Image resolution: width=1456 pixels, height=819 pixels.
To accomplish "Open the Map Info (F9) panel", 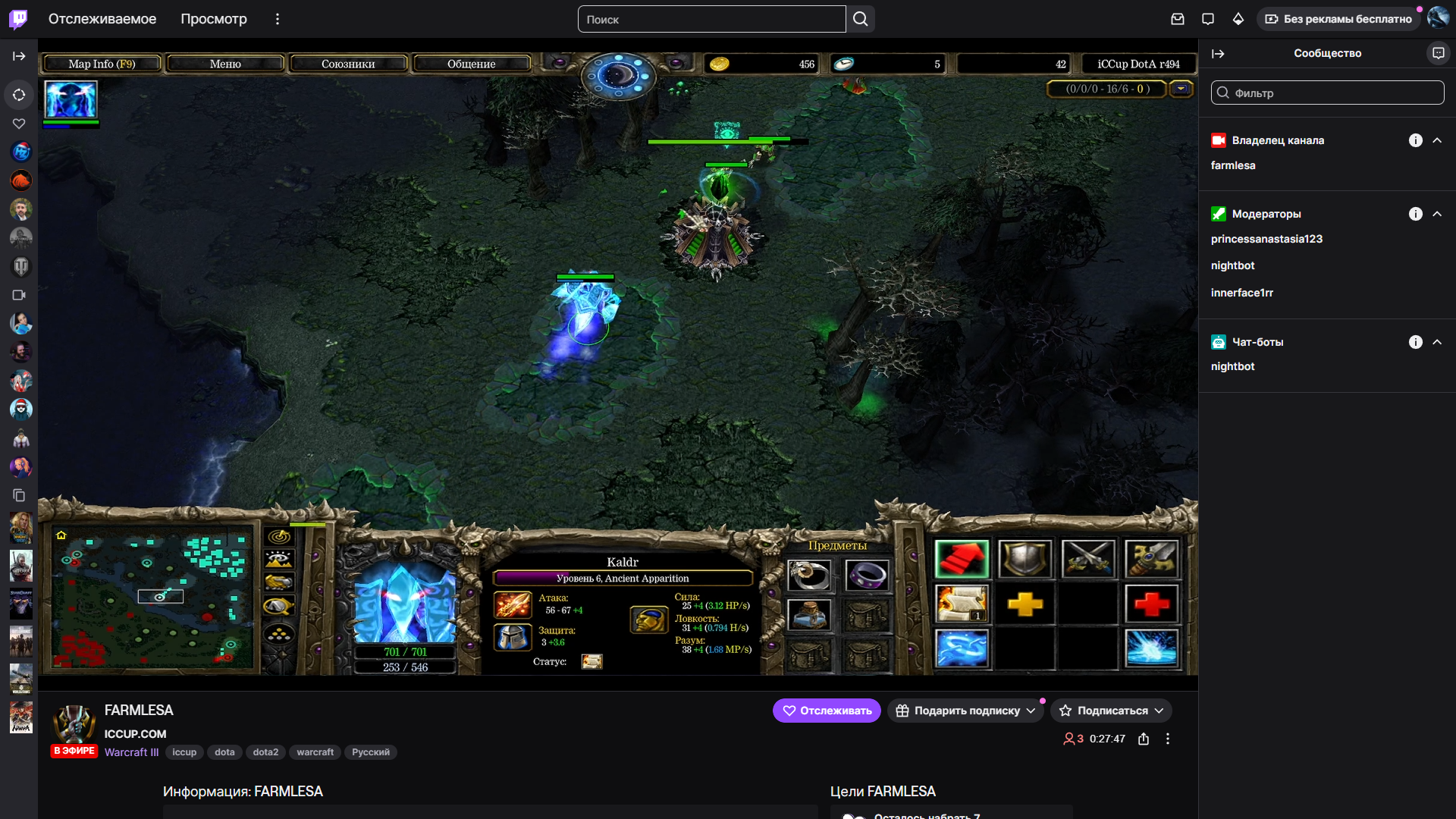I will 102,64.
